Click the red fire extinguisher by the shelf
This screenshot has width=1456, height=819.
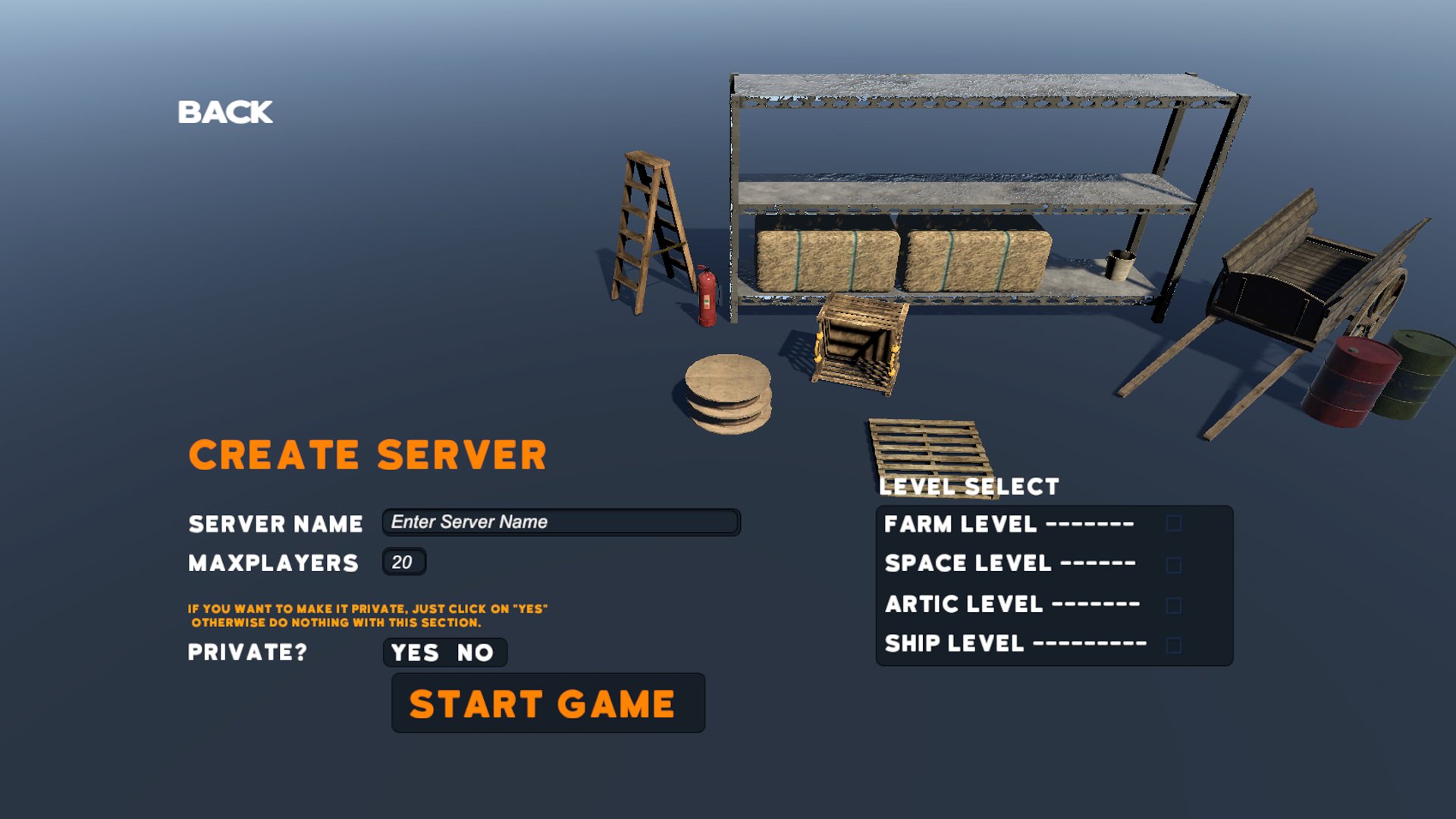click(708, 296)
